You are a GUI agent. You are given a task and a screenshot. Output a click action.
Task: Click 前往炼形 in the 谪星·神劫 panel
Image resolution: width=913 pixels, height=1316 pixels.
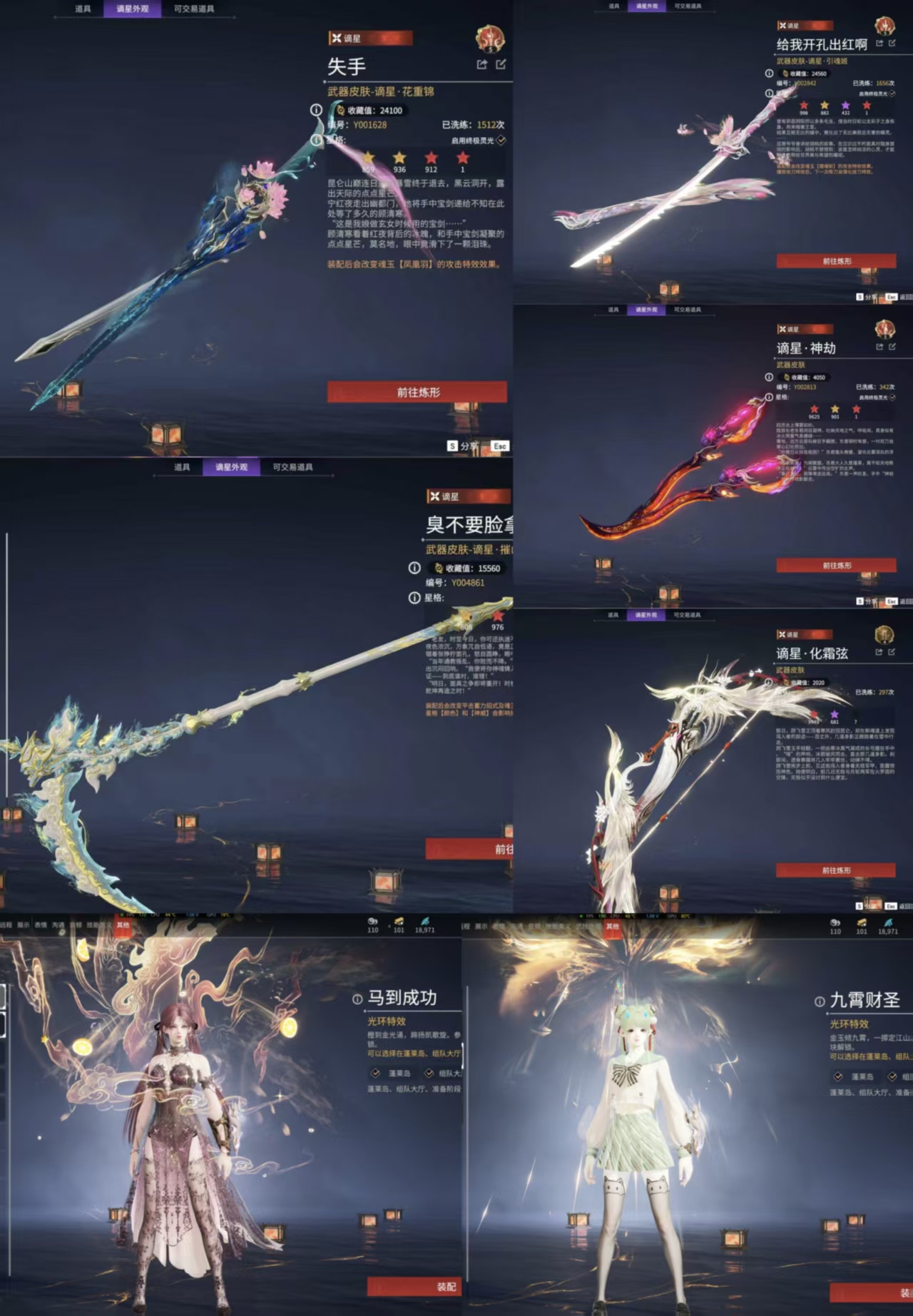[x=836, y=565]
